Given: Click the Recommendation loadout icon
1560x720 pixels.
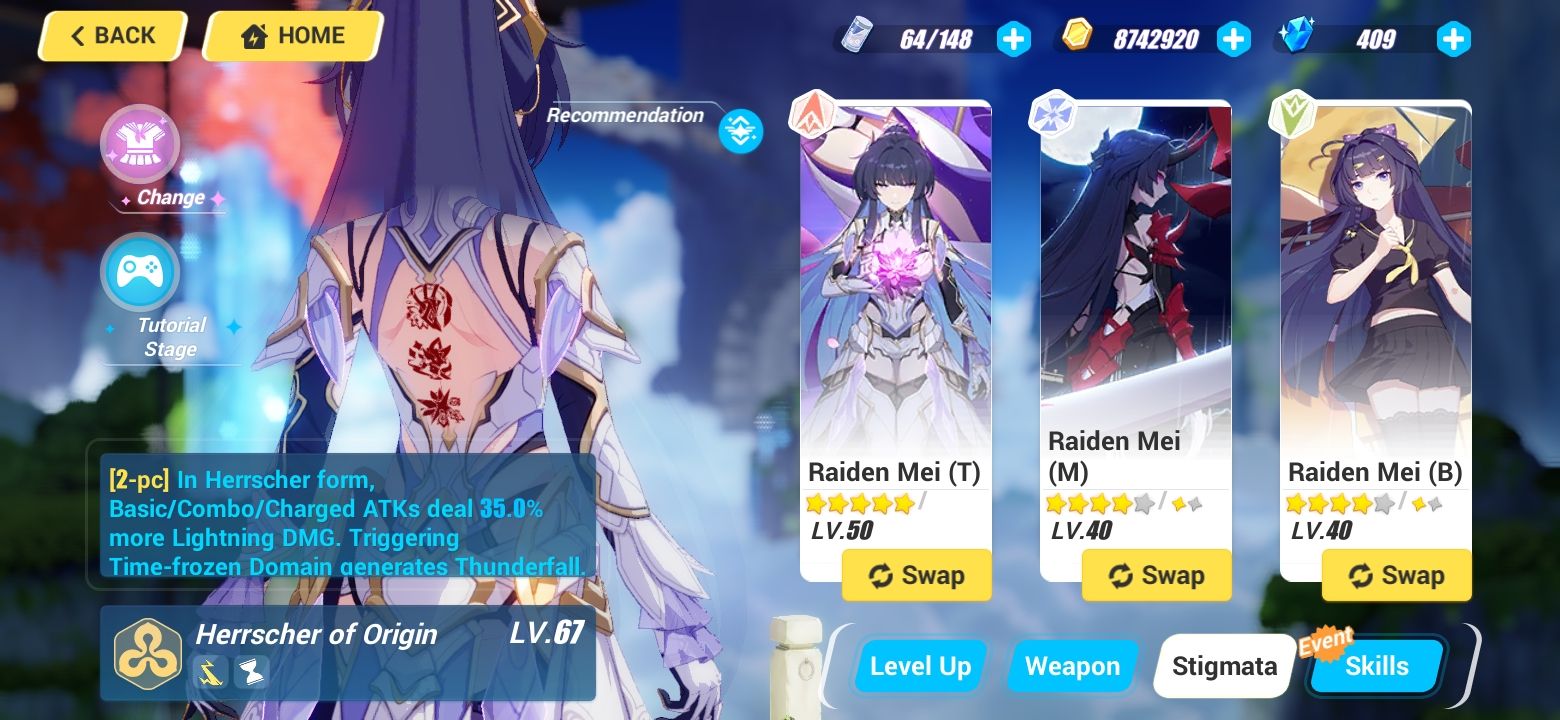Looking at the screenshot, I should point(740,131).
